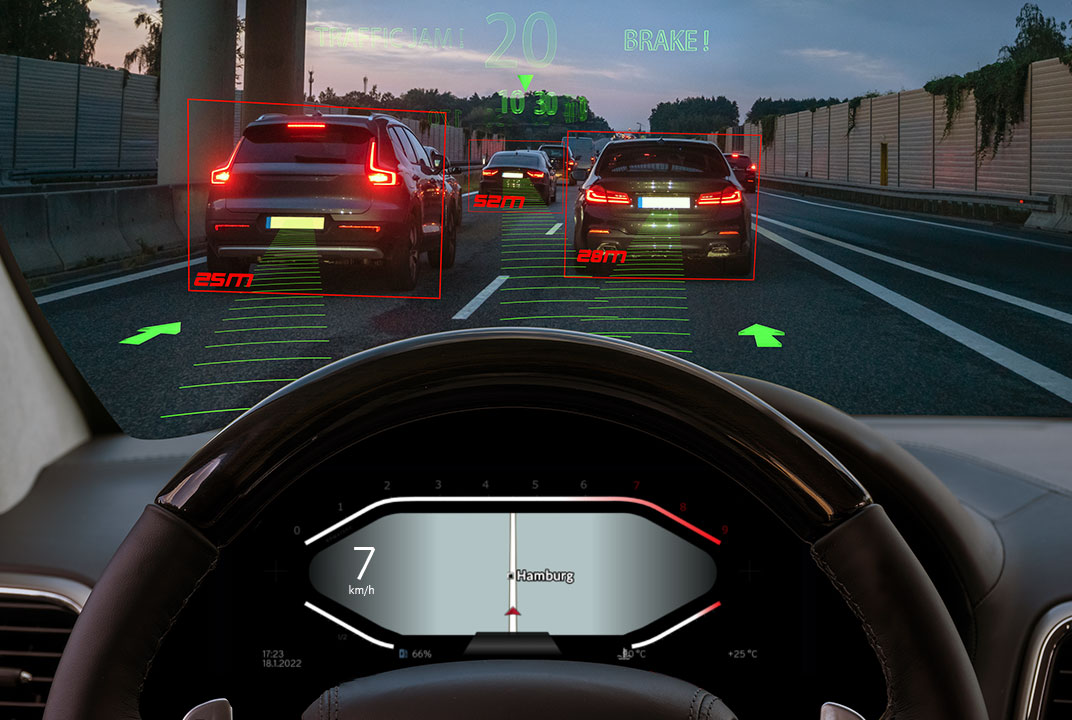Select the right green lane arrow

pos(766,335)
